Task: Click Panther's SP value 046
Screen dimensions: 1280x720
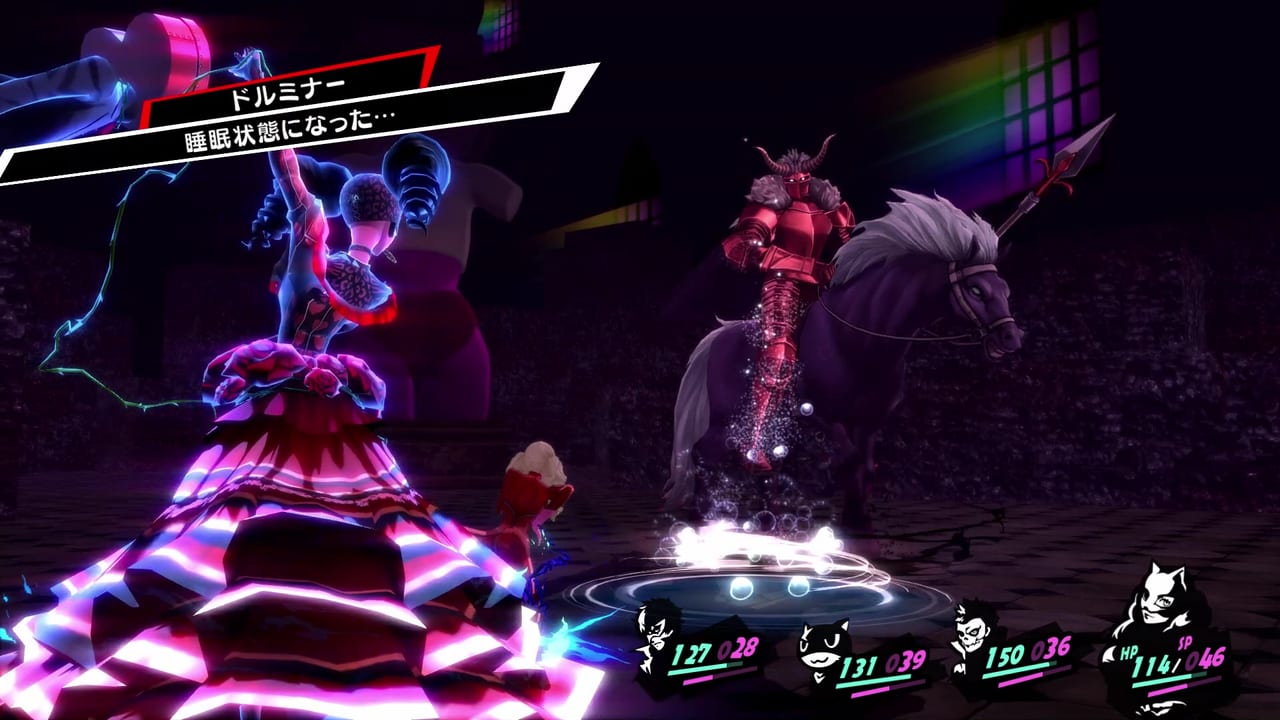Action: (1207, 661)
